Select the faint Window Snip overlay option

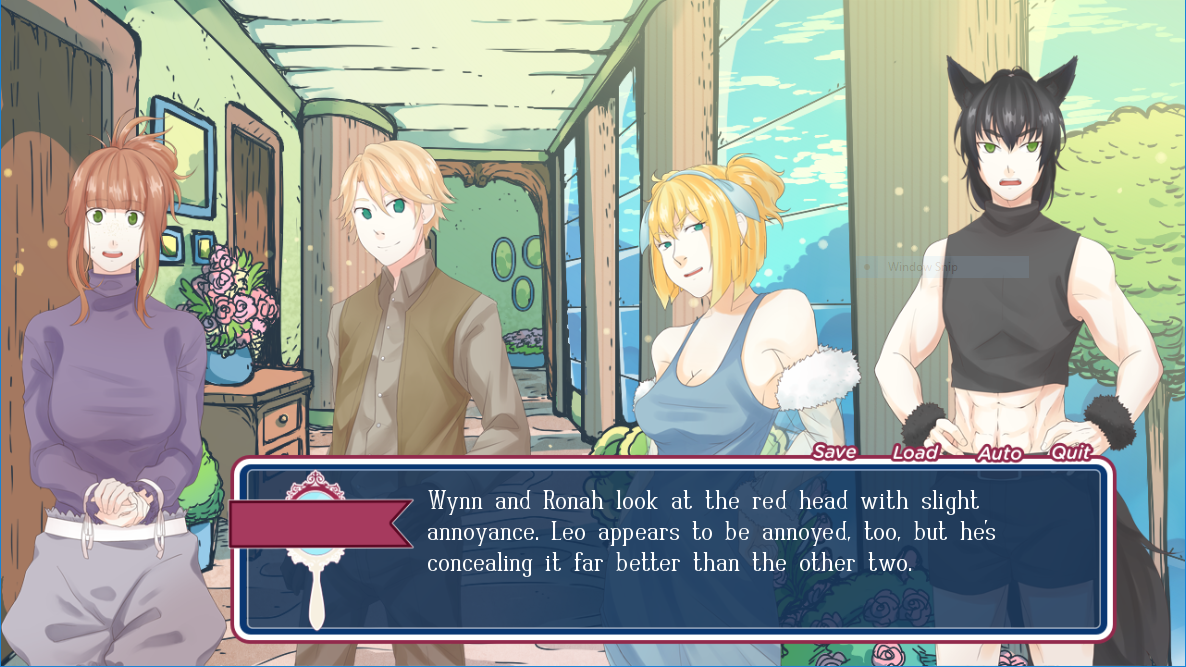tap(943, 267)
